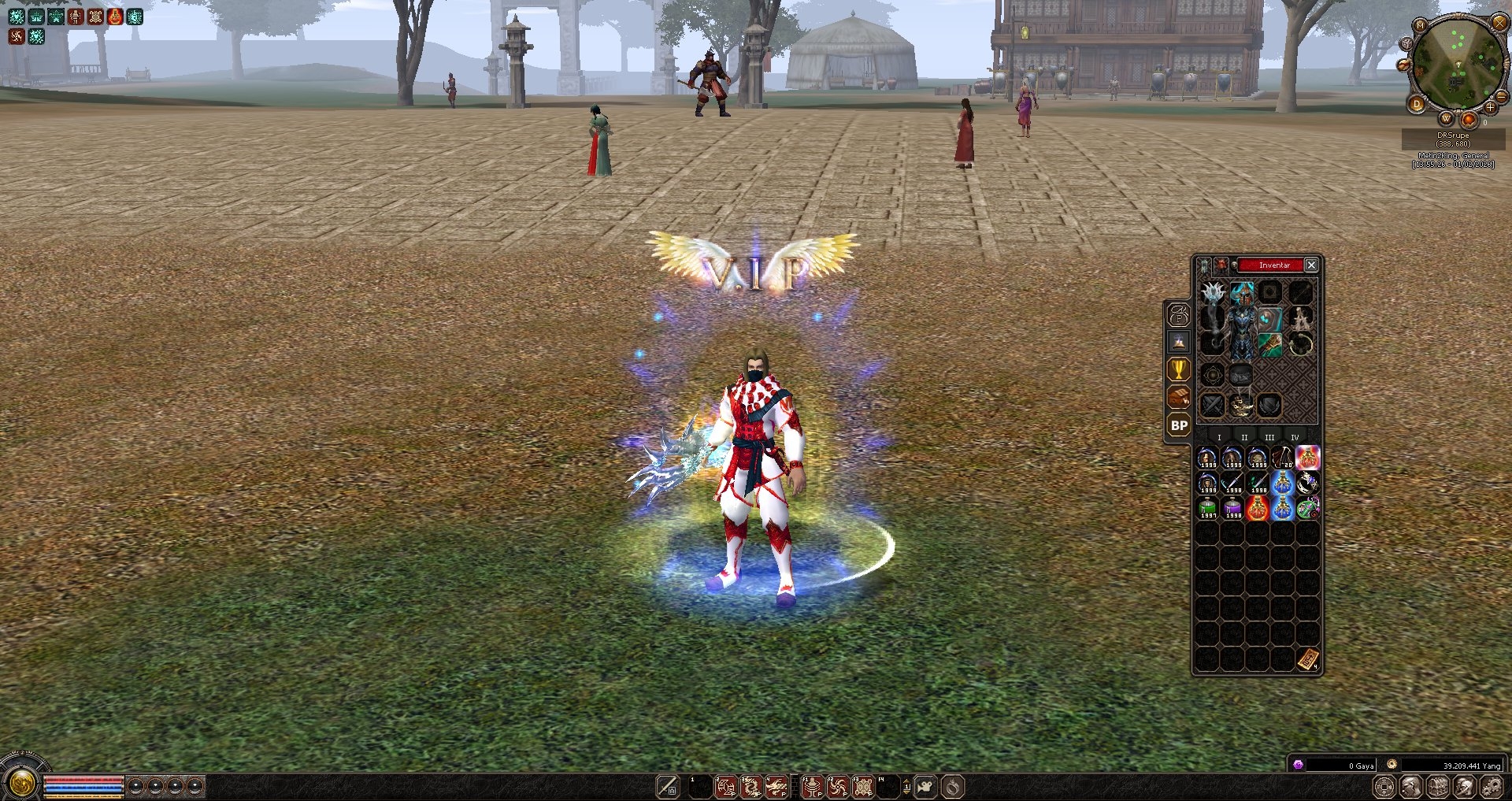The image size is (1512, 801).
Task: Open the premium pouch panel on the inventory sidebar
Action: click(x=1178, y=315)
